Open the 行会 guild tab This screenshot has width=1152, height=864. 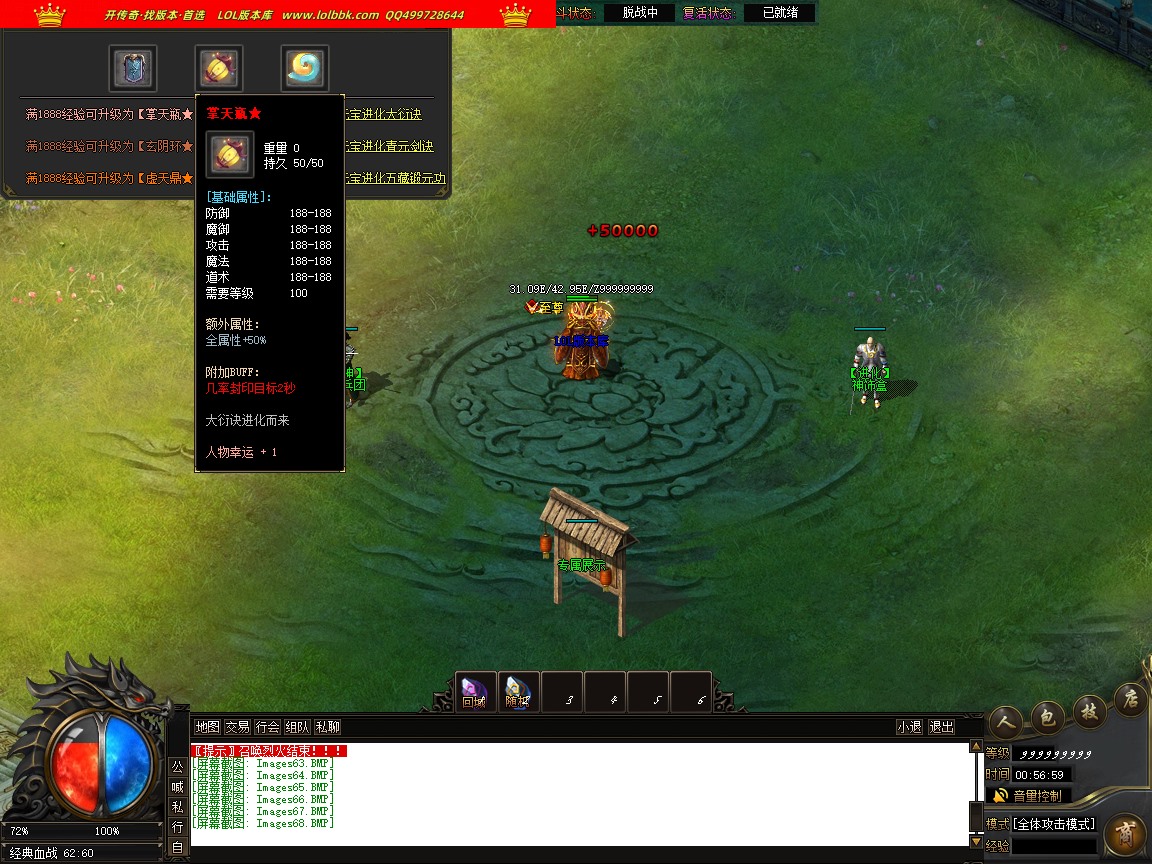coord(267,727)
